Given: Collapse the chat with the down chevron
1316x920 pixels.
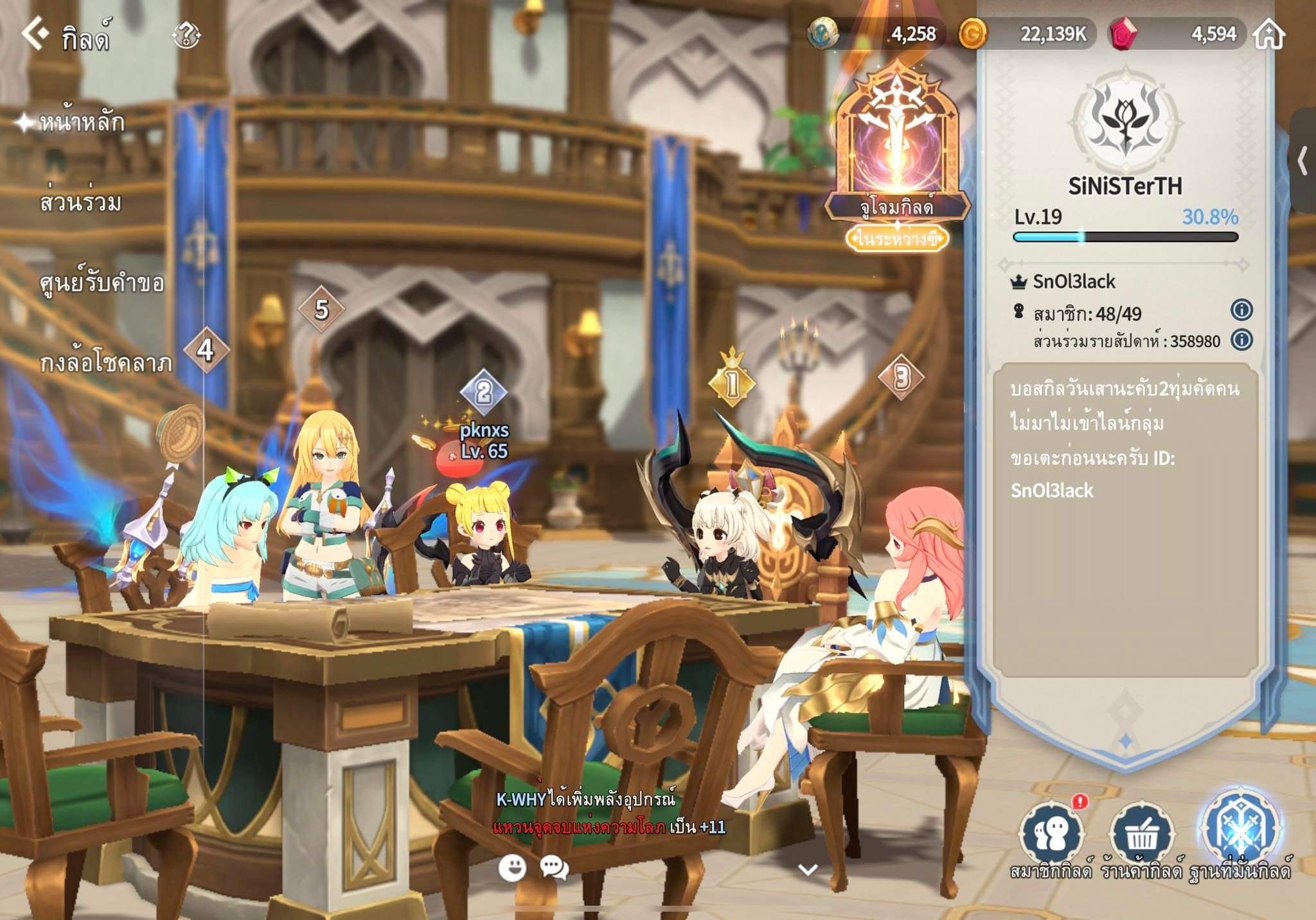Looking at the screenshot, I should [x=808, y=870].
